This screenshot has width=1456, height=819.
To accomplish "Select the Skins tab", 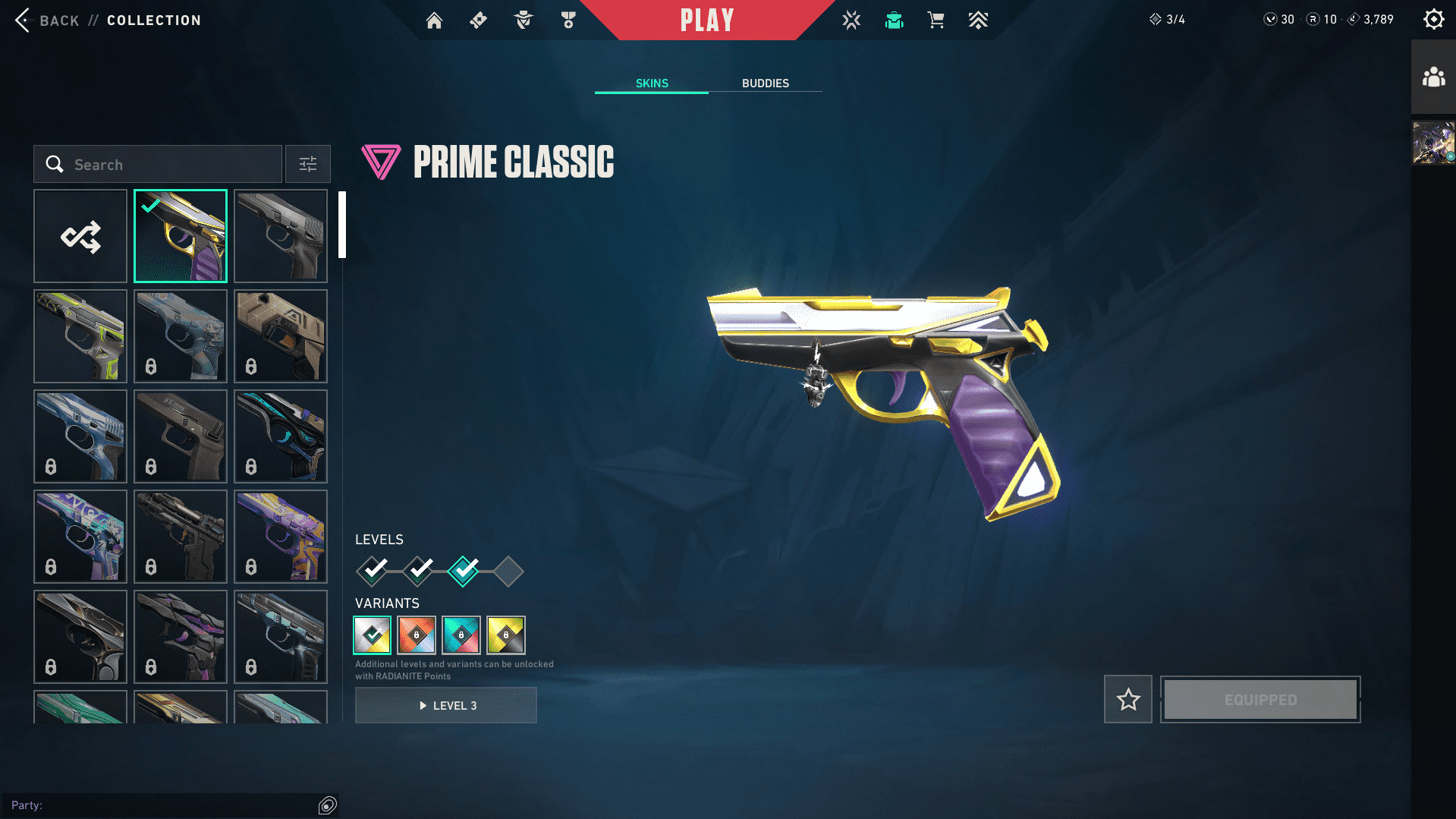I will coord(652,83).
